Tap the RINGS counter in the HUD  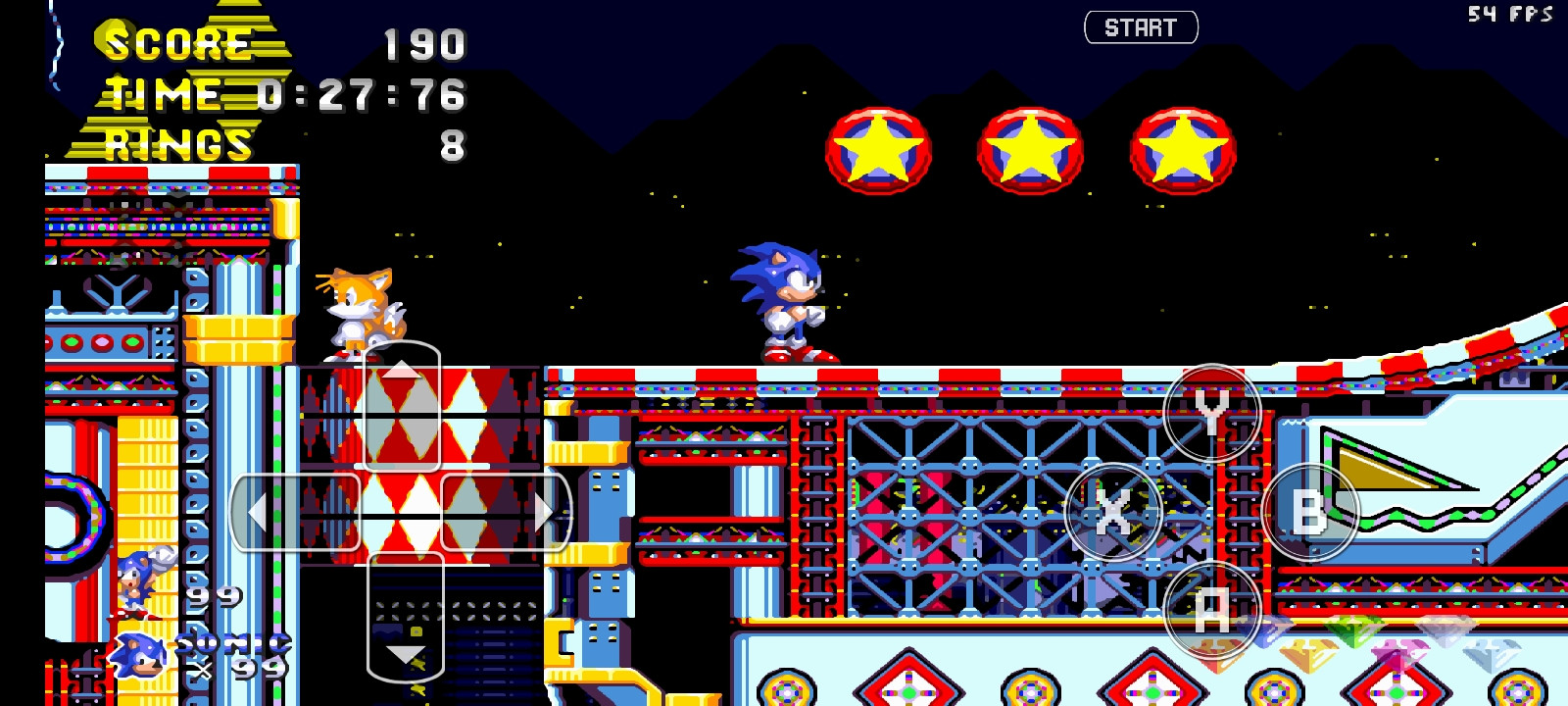point(176,145)
